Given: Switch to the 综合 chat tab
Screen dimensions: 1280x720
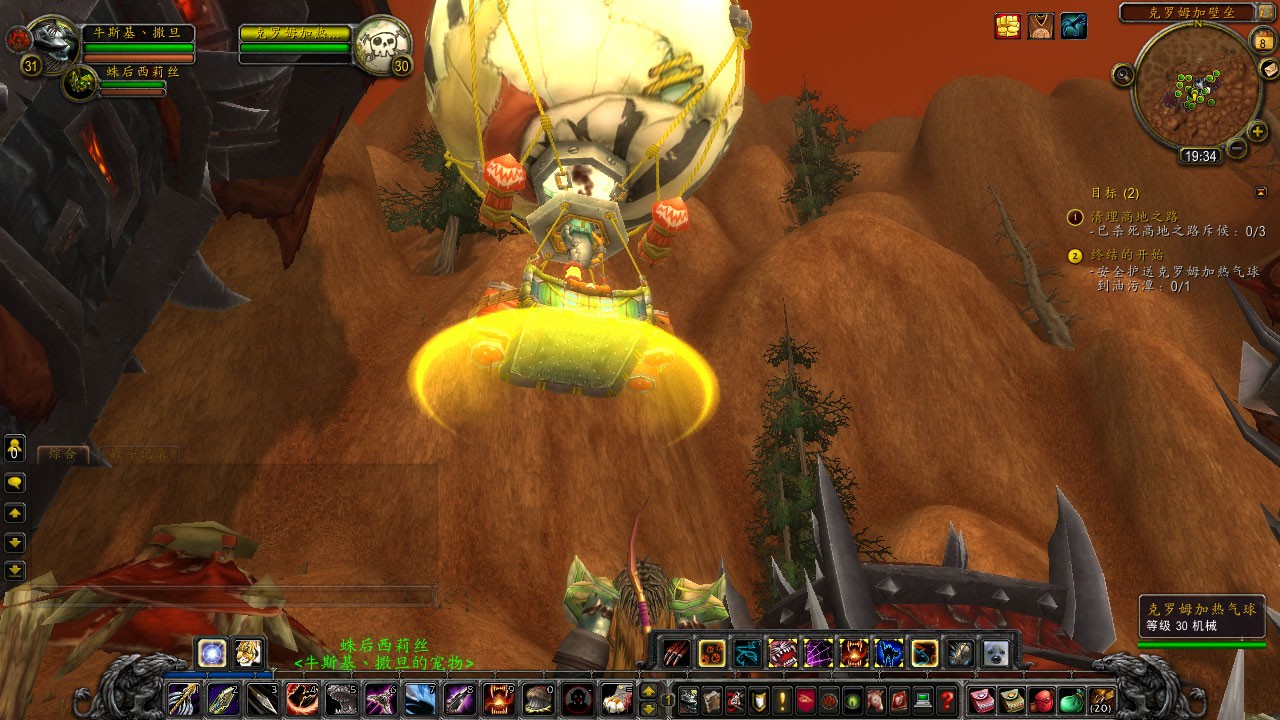Looking at the screenshot, I should point(62,454).
